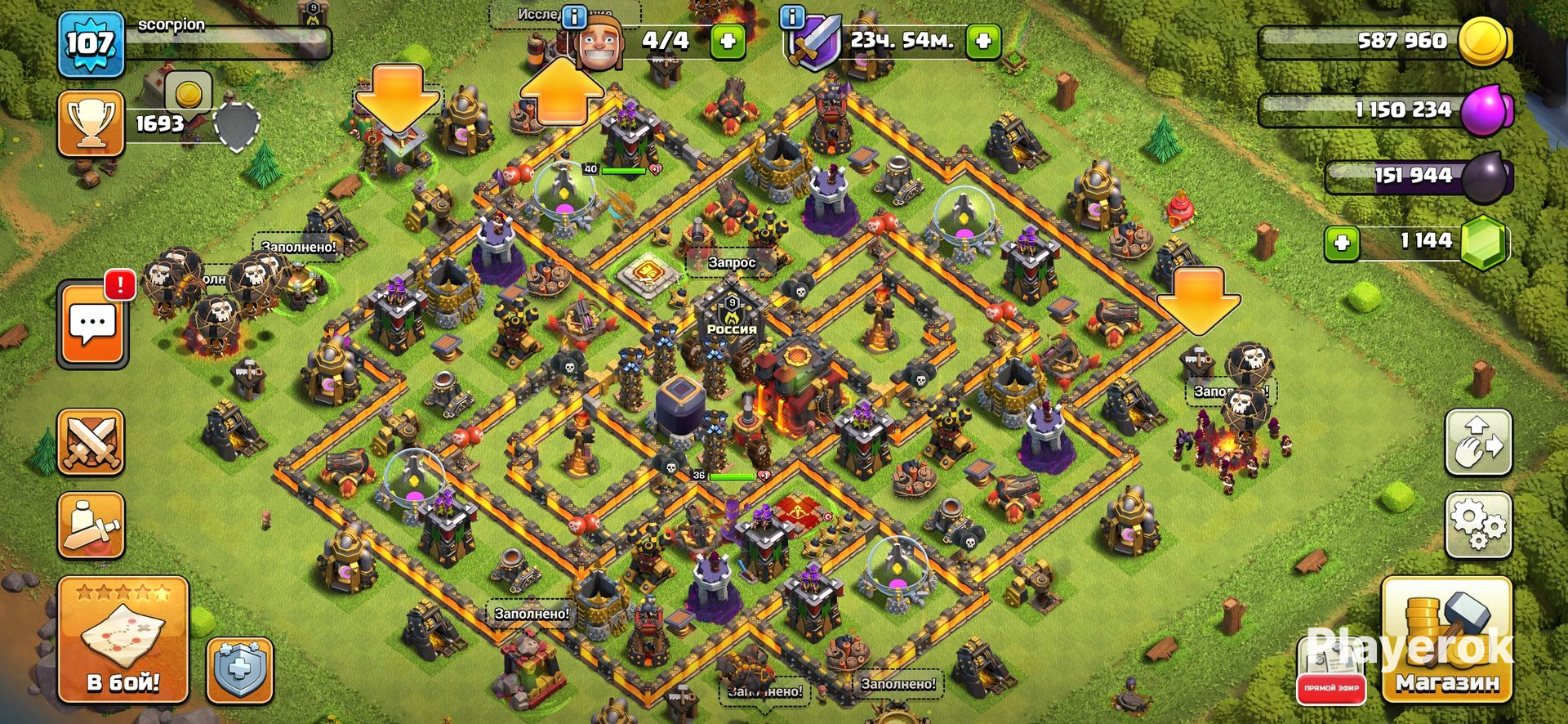Viewport: 1568px width, 724px height.
Task: Buy gems with the green plus
Action: (x=1342, y=243)
